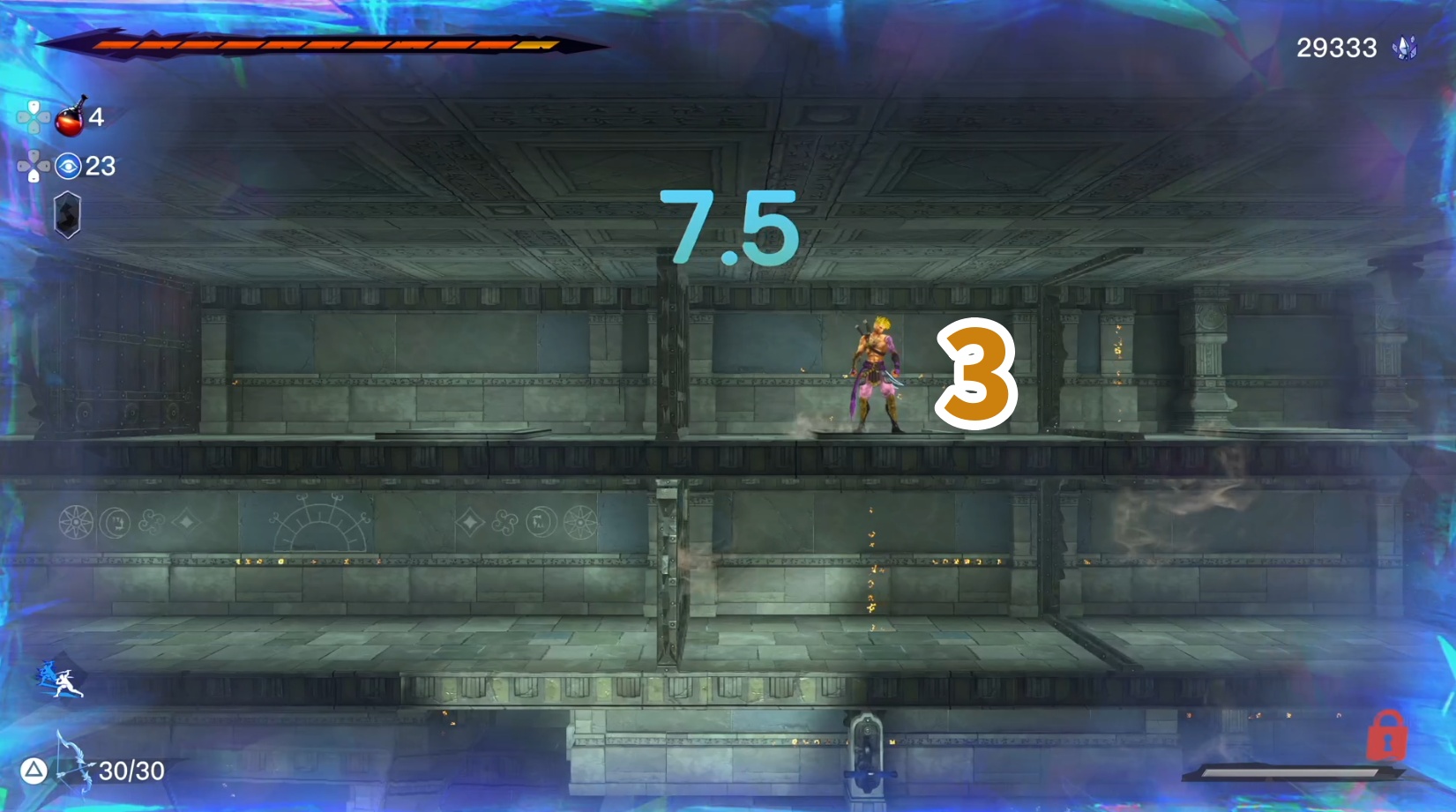Screen dimensions: 1456x812
Task: Click the time crystal currency icon
Action: click(1404, 48)
